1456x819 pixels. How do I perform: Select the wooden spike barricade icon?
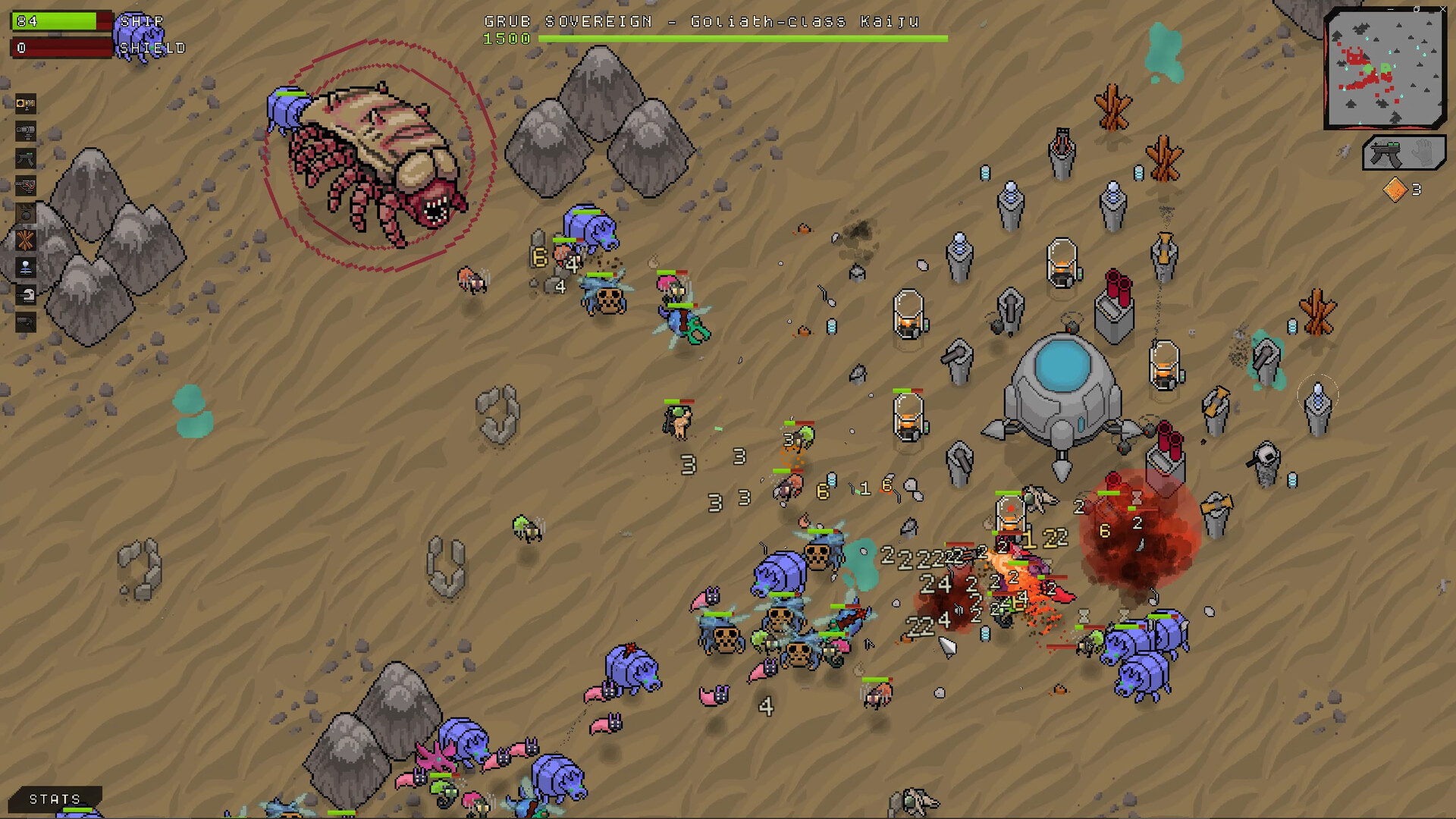pyautogui.click(x=27, y=239)
